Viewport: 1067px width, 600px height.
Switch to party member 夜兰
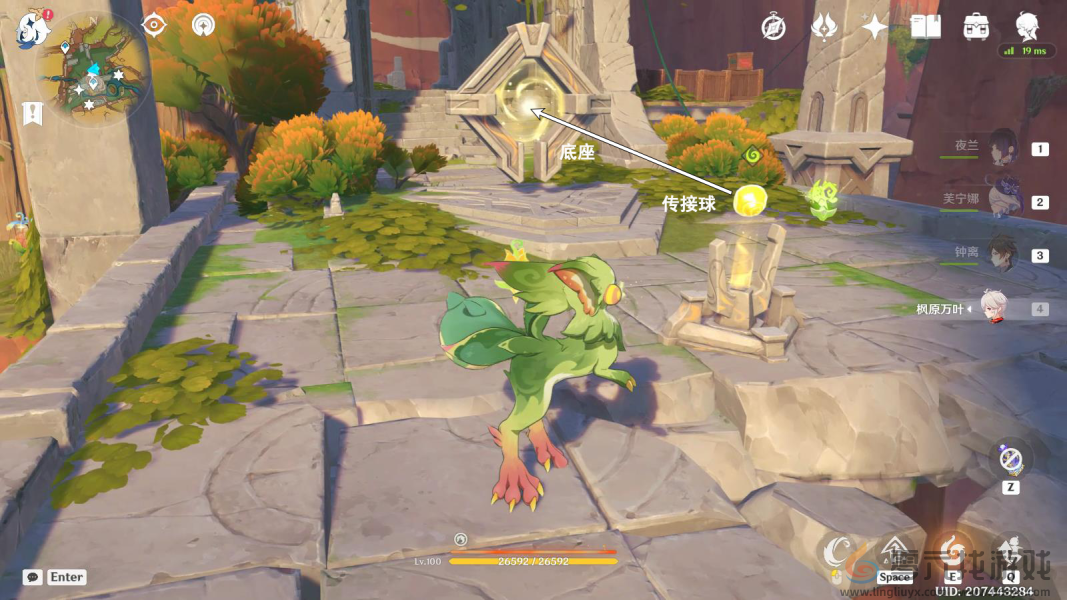point(1003,148)
